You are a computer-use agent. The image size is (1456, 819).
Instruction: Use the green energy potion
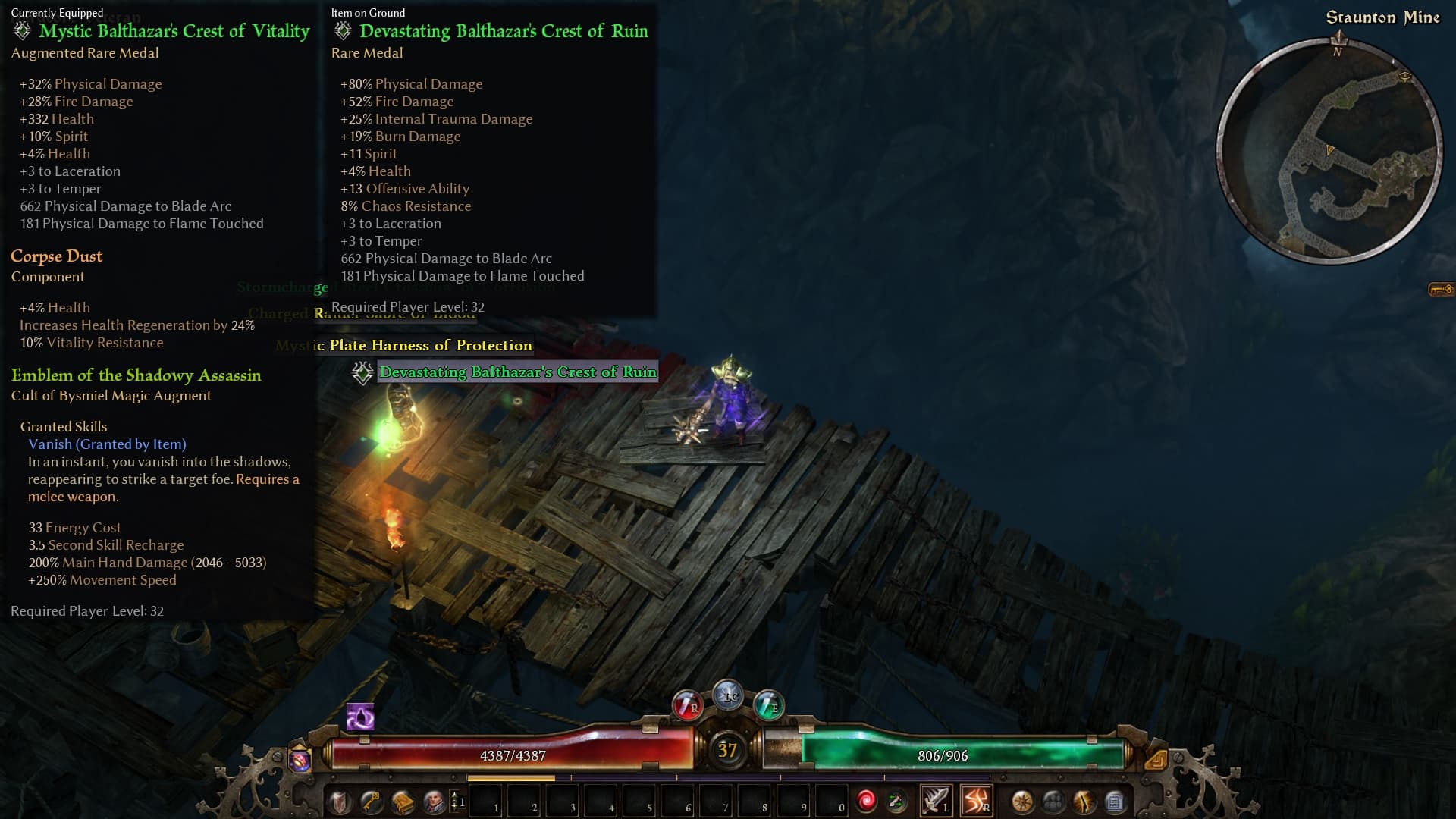coord(768,705)
